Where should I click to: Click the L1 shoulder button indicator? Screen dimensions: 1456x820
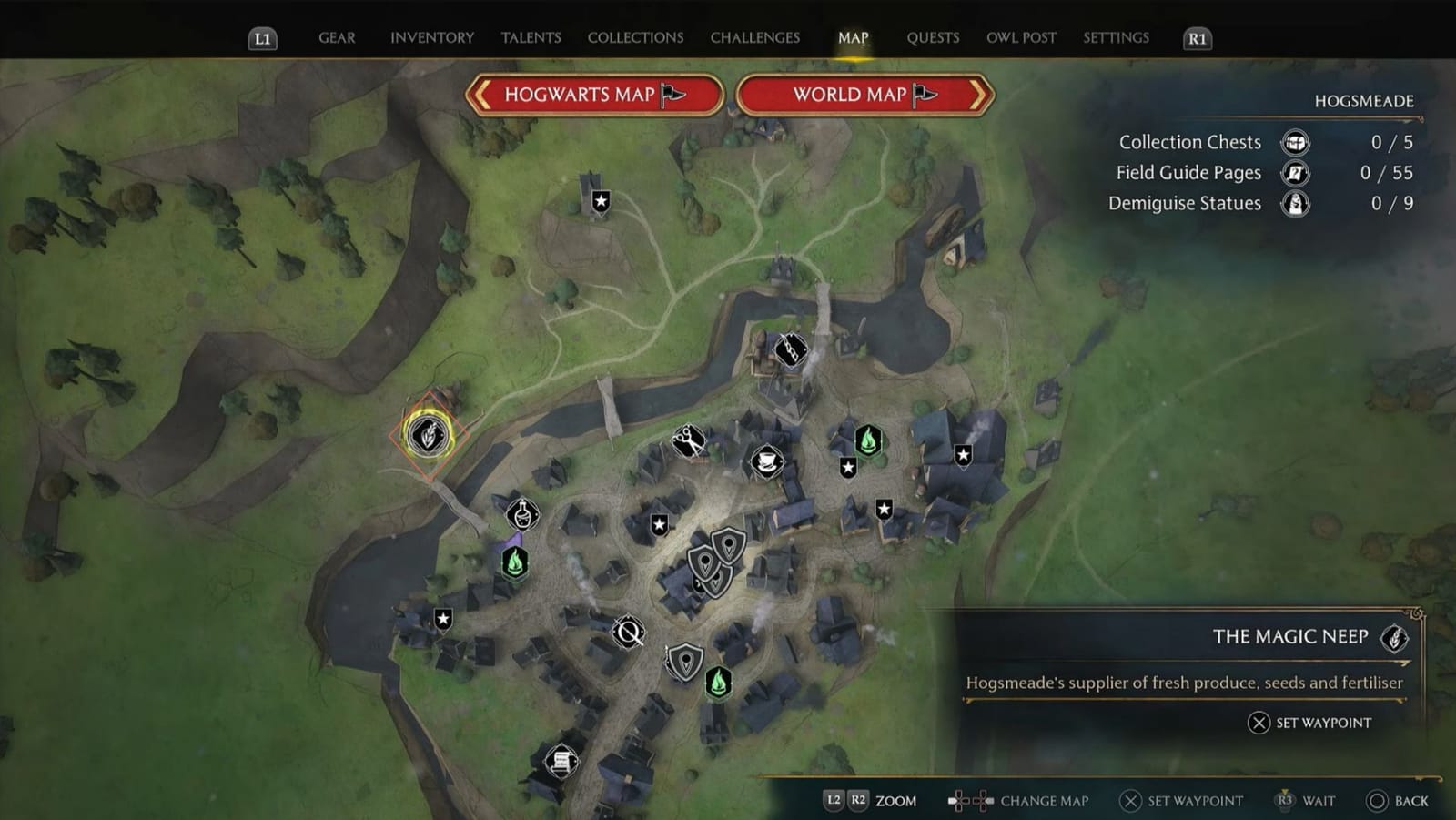[x=261, y=38]
